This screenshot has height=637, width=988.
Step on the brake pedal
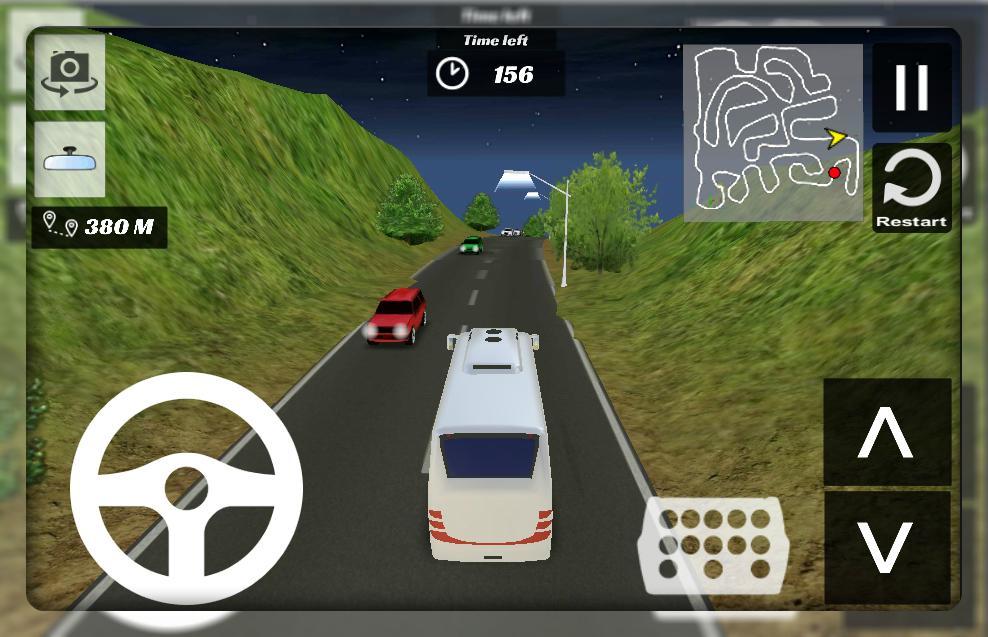(713, 545)
